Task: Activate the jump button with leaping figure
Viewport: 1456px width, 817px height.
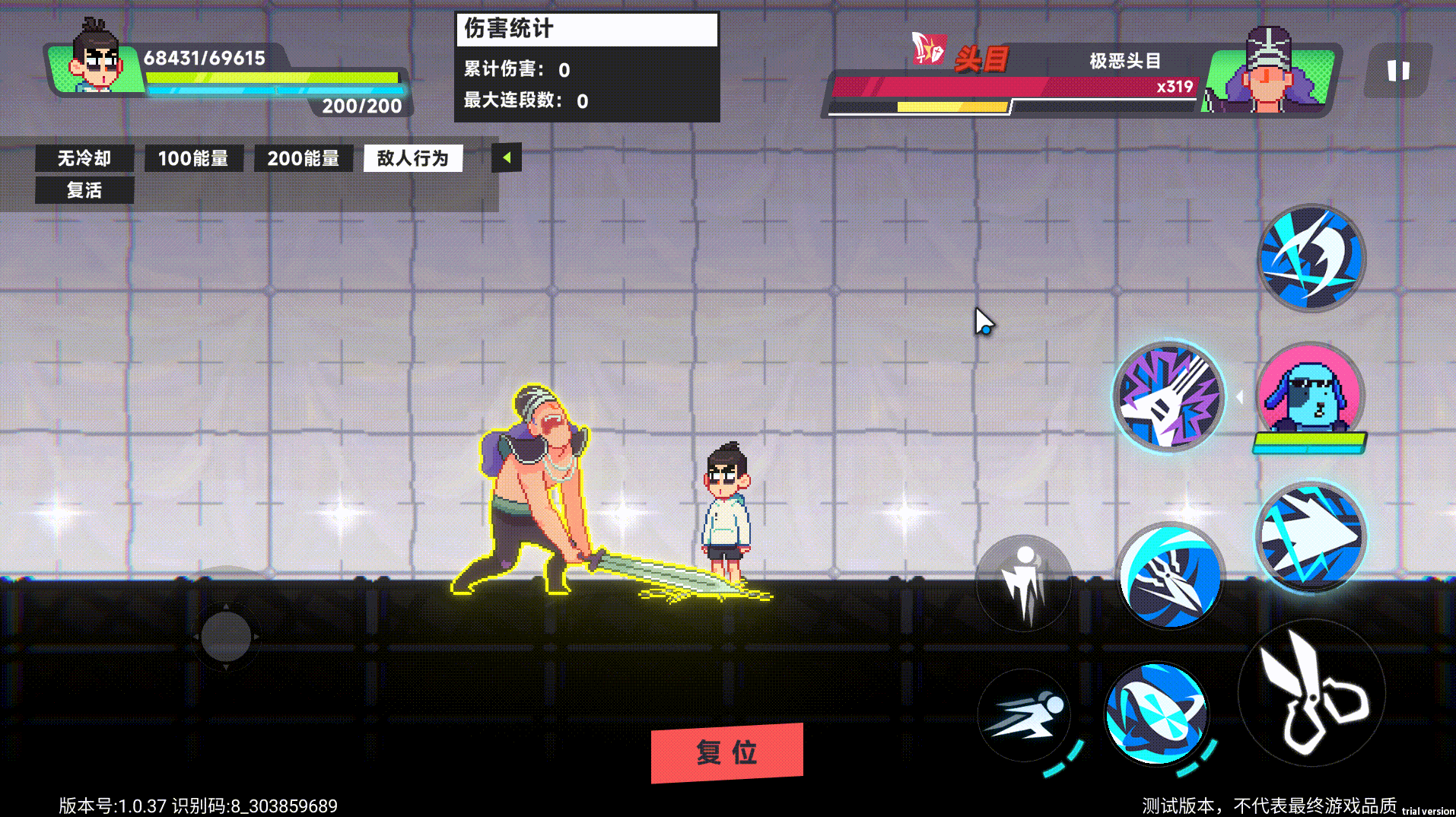Action: click(1024, 583)
